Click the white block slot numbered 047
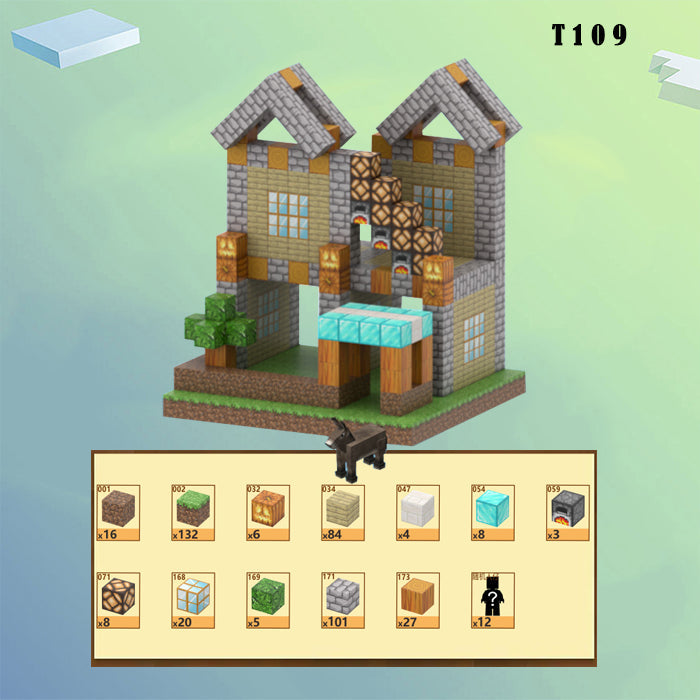Viewport: 700px width, 700px height. click(418, 510)
